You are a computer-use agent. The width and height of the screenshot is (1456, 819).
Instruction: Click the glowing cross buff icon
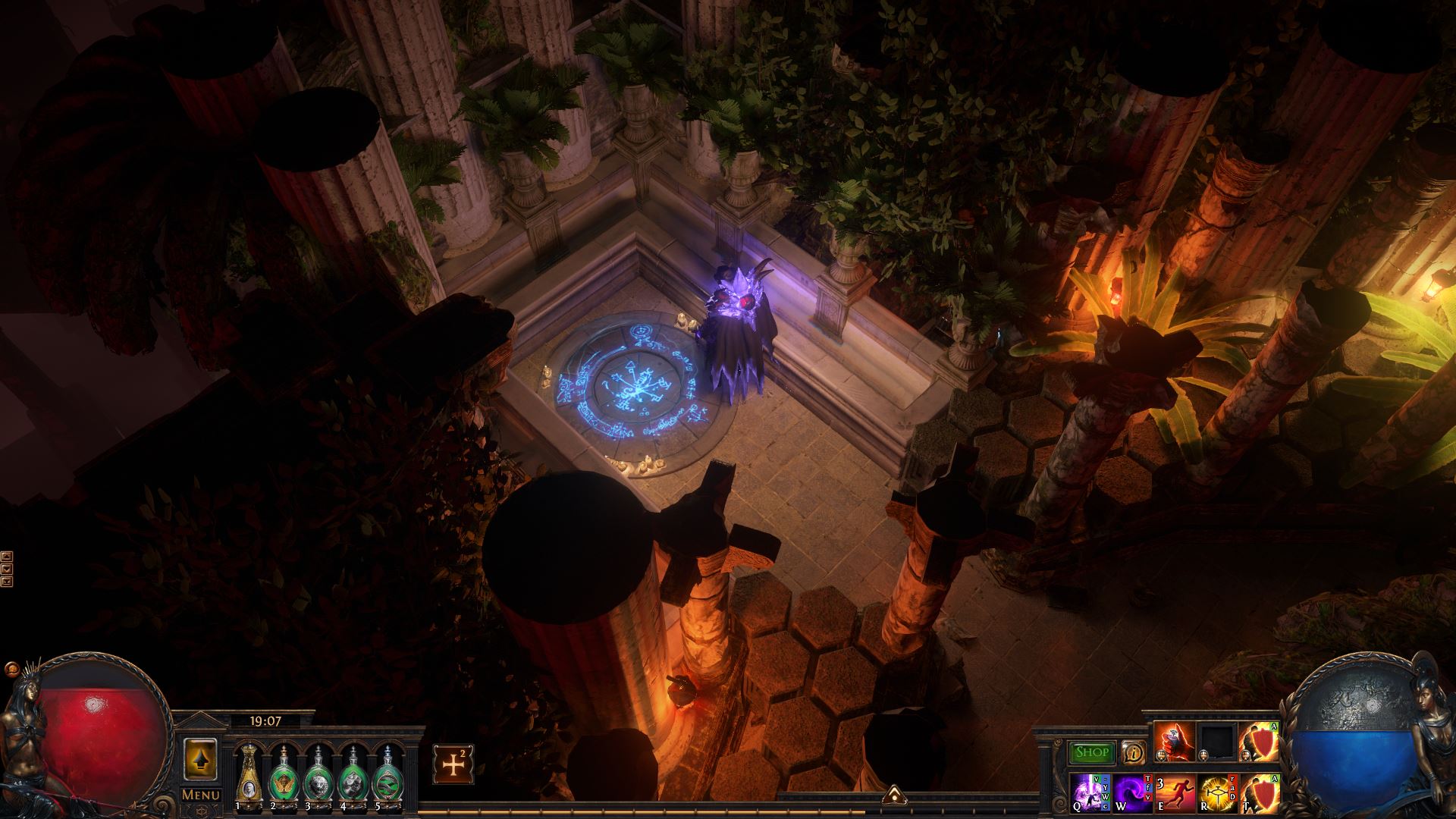click(x=453, y=764)
